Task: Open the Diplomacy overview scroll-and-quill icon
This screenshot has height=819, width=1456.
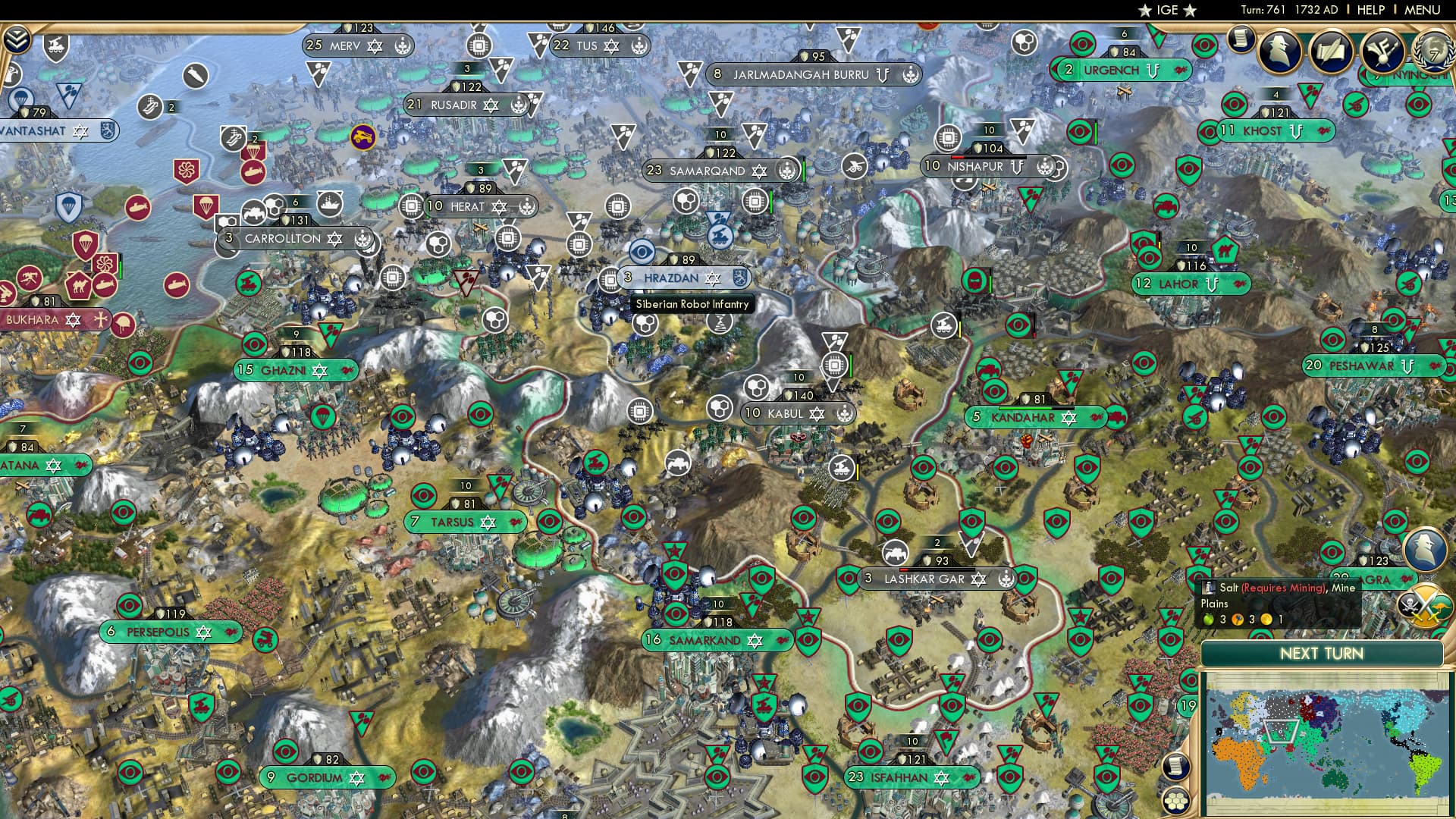Action: click(1332, 54)
